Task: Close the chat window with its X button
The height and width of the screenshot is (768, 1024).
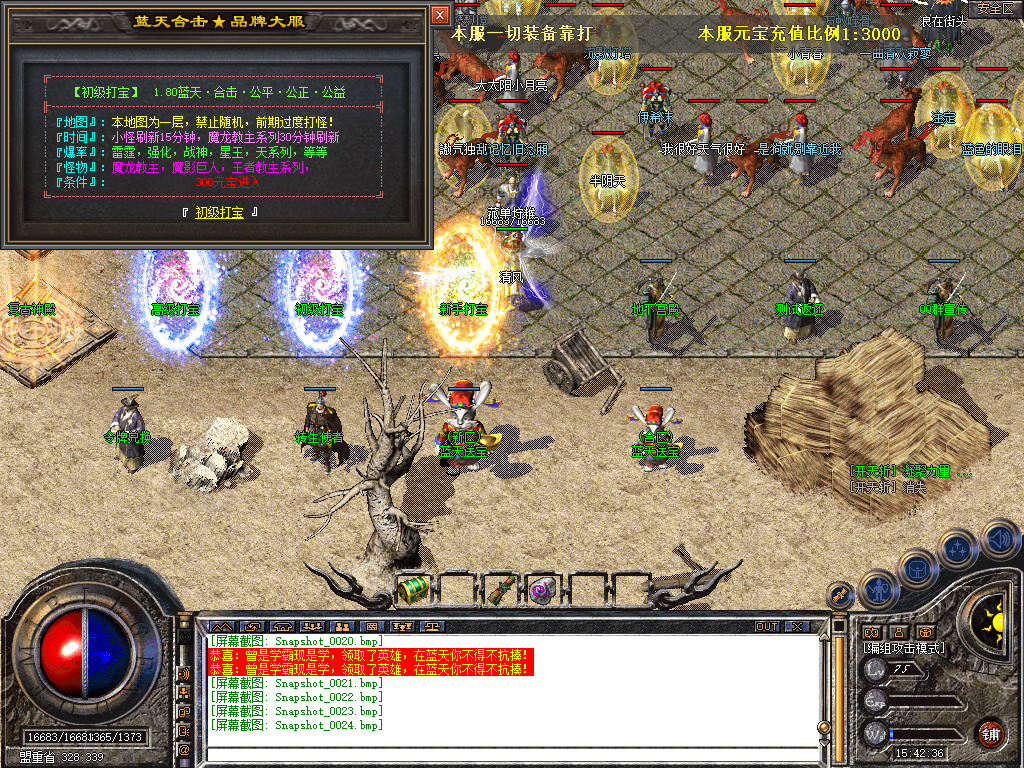Action: point(797,627)
